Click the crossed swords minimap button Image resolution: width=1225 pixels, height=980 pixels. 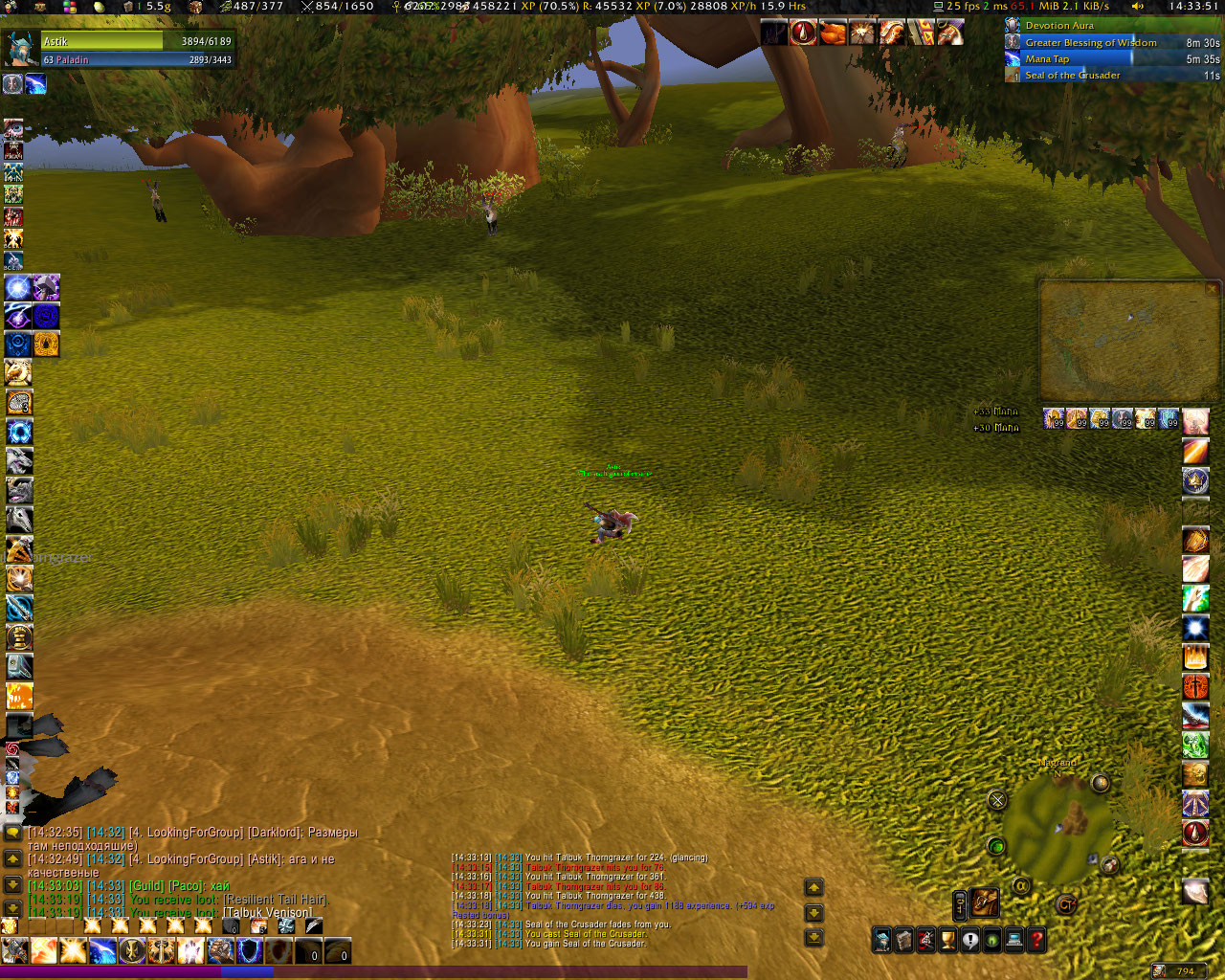point(997,800)
